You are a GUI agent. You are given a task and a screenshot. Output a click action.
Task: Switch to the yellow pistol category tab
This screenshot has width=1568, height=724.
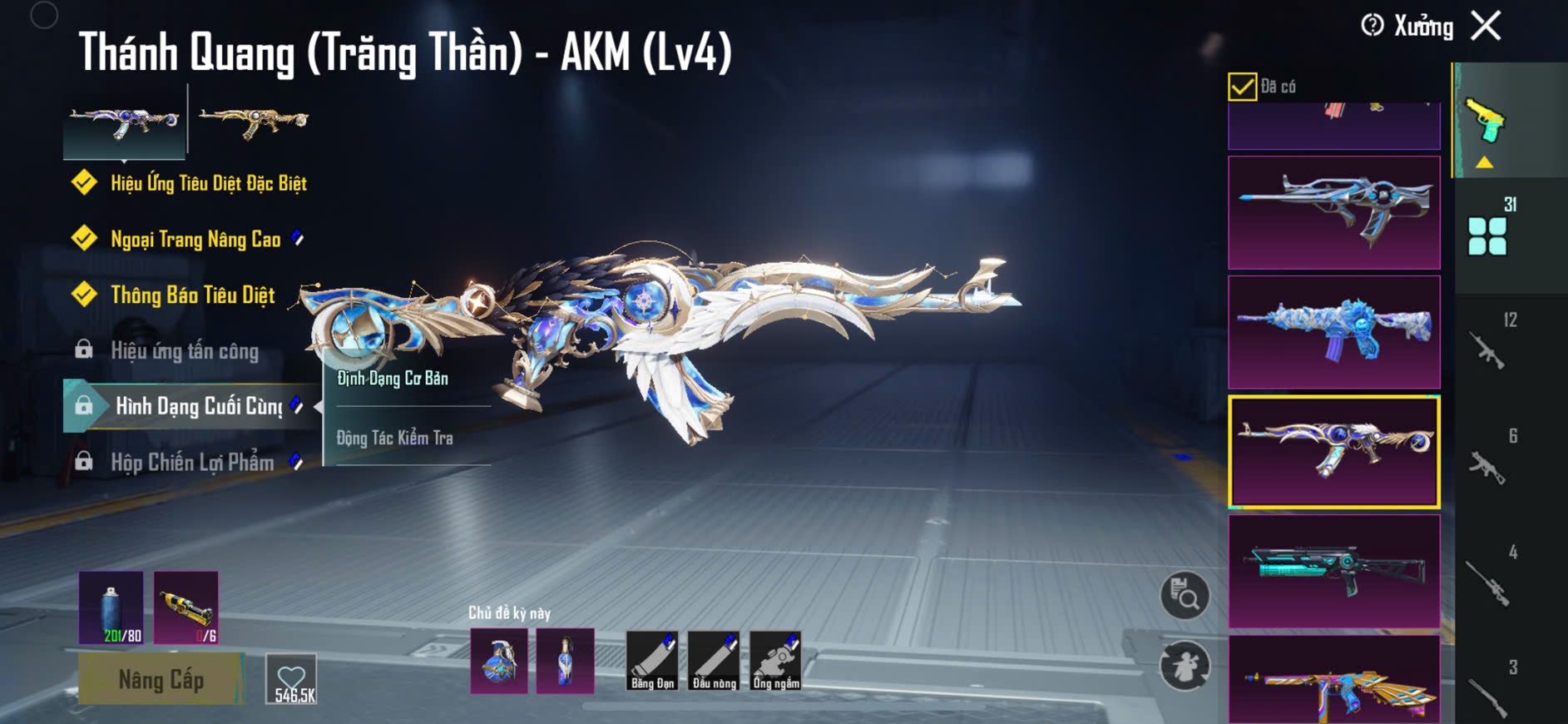pos(1487,122)
